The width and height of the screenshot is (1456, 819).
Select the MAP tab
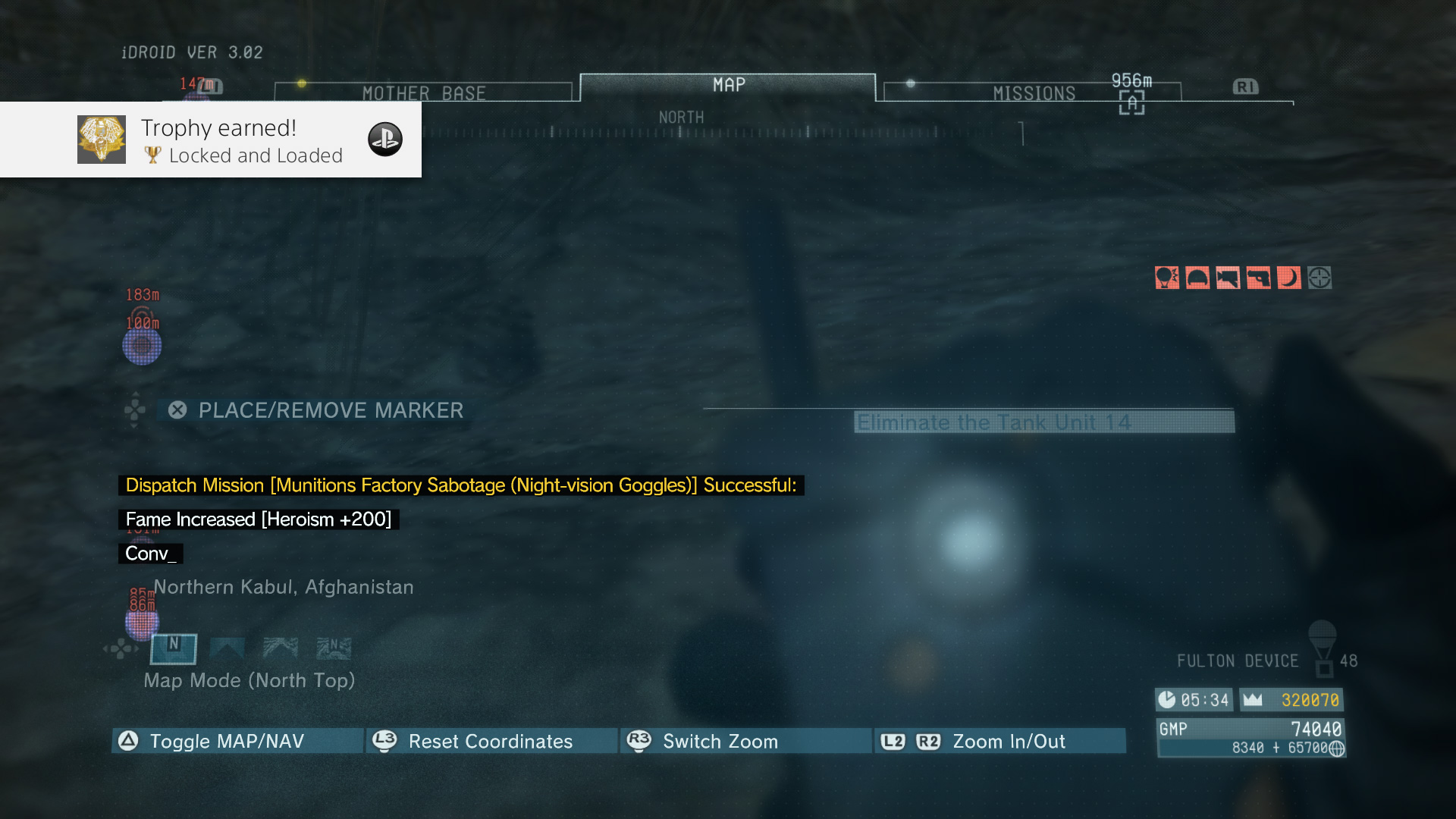pyautogui.click(x=728, y=86)
